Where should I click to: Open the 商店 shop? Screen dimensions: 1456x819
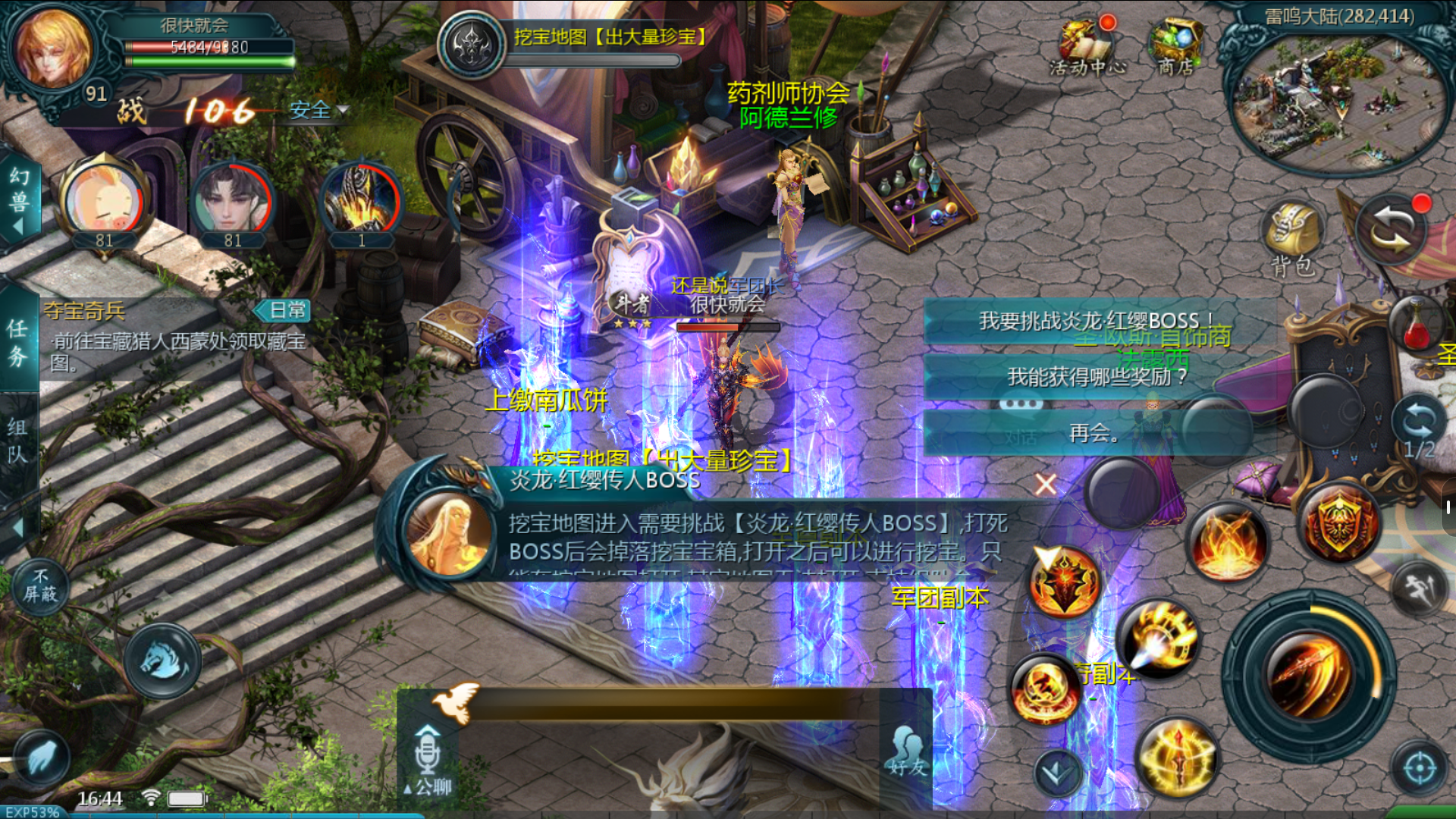1175,47
